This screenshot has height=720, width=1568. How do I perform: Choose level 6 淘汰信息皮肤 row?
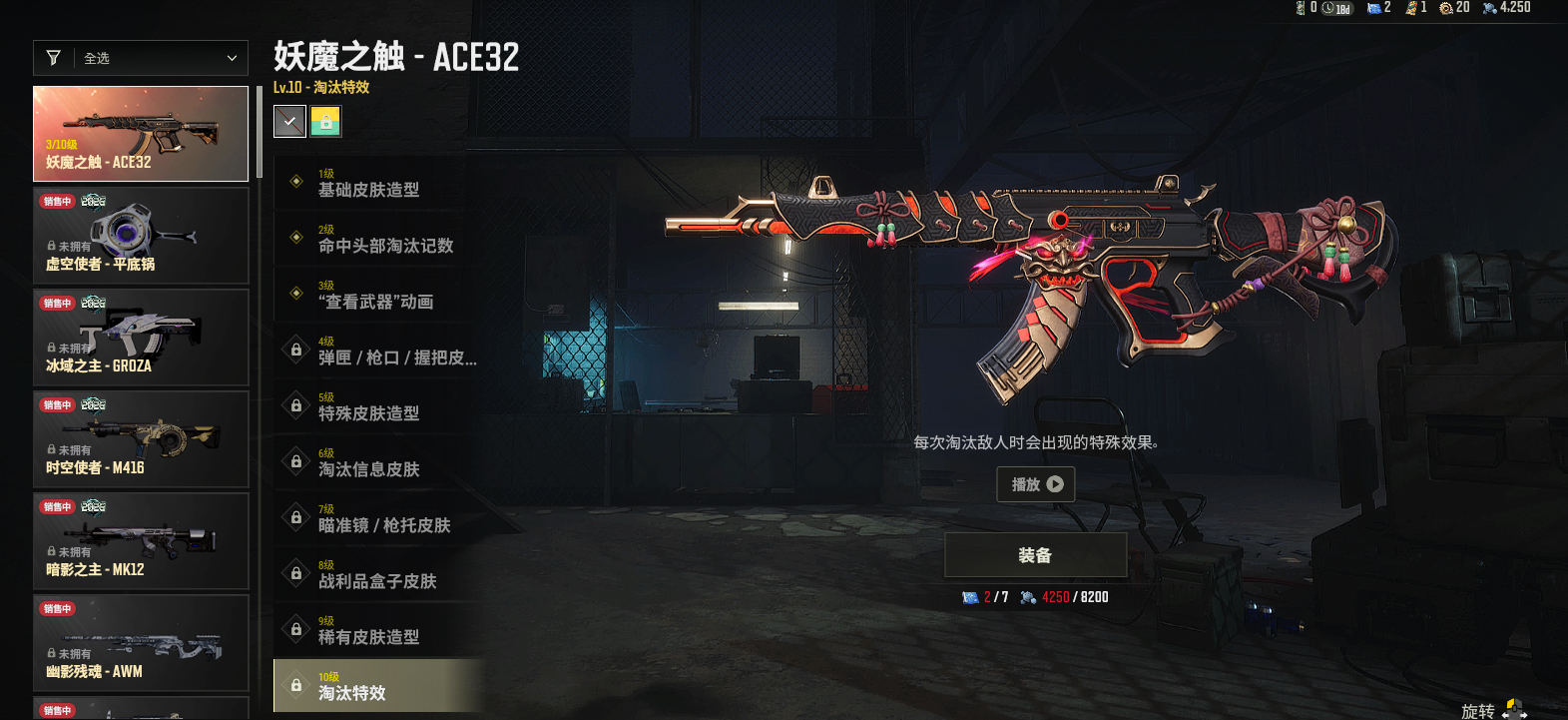click(379, 461)
